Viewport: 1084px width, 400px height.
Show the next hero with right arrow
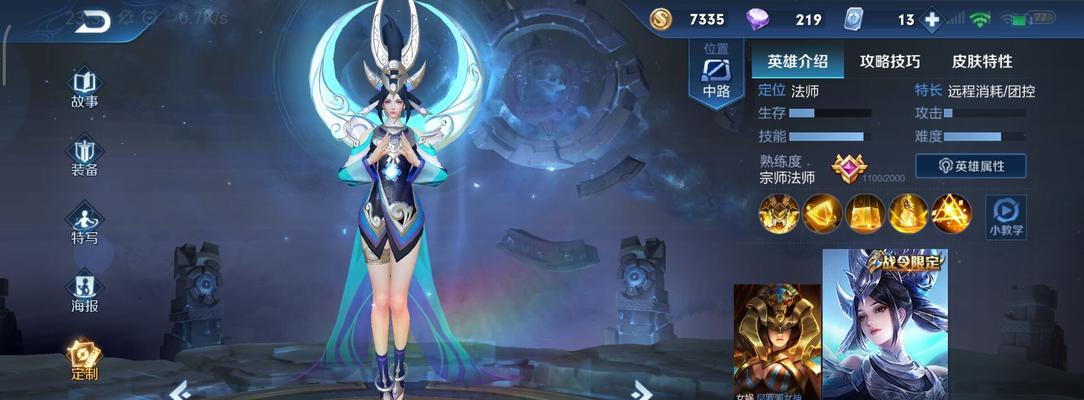click(x=642, y=389)
